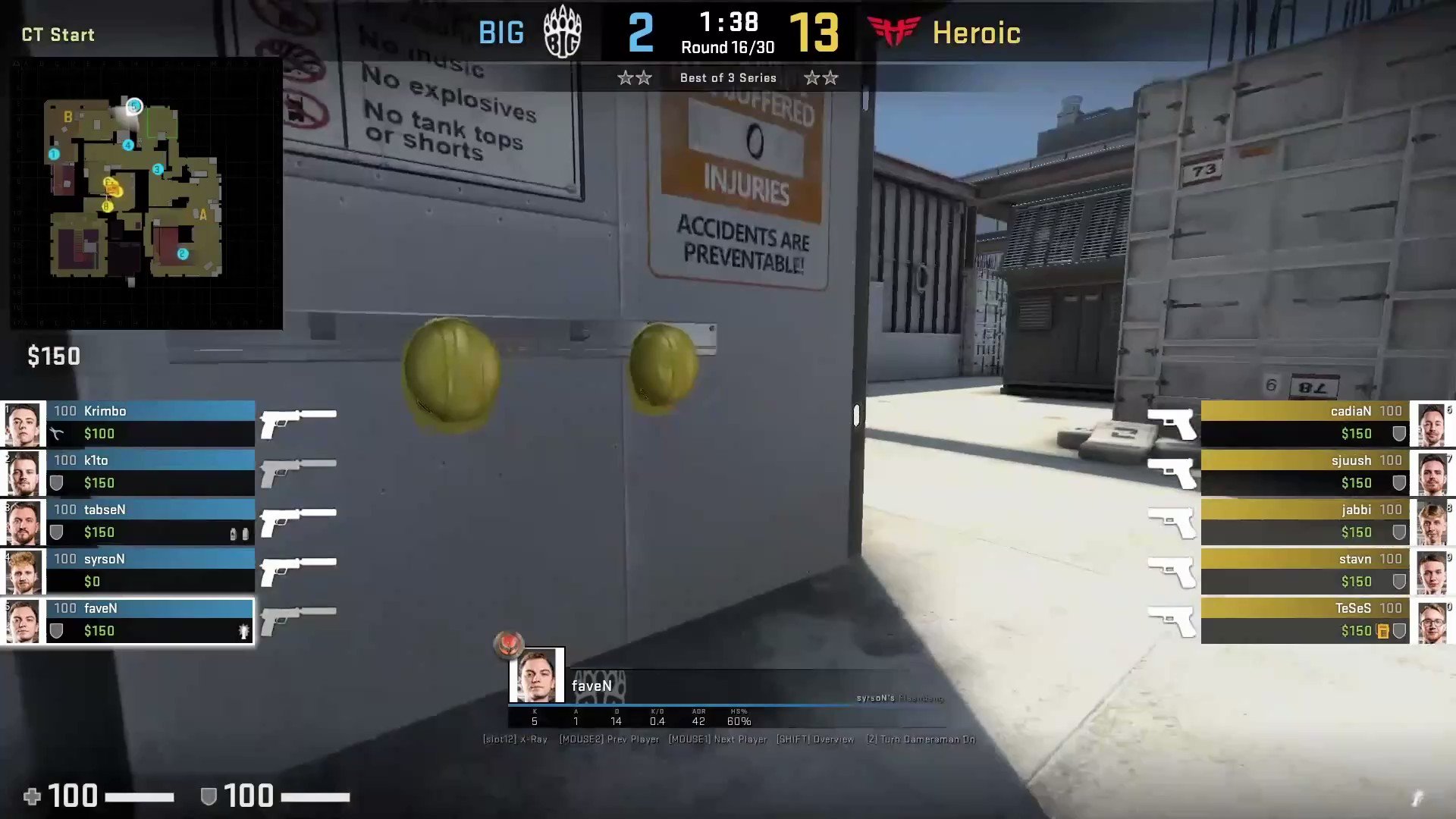Click faveN's defuse kit icon

click(x=244, y=631)
